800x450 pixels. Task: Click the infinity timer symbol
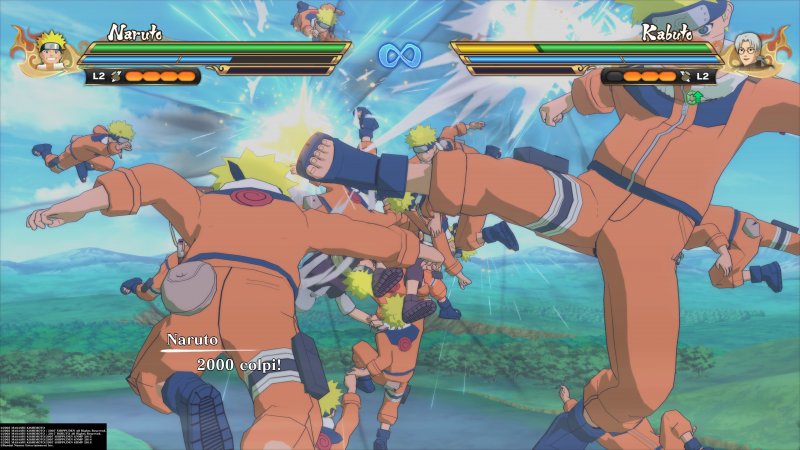pos(399,55)
